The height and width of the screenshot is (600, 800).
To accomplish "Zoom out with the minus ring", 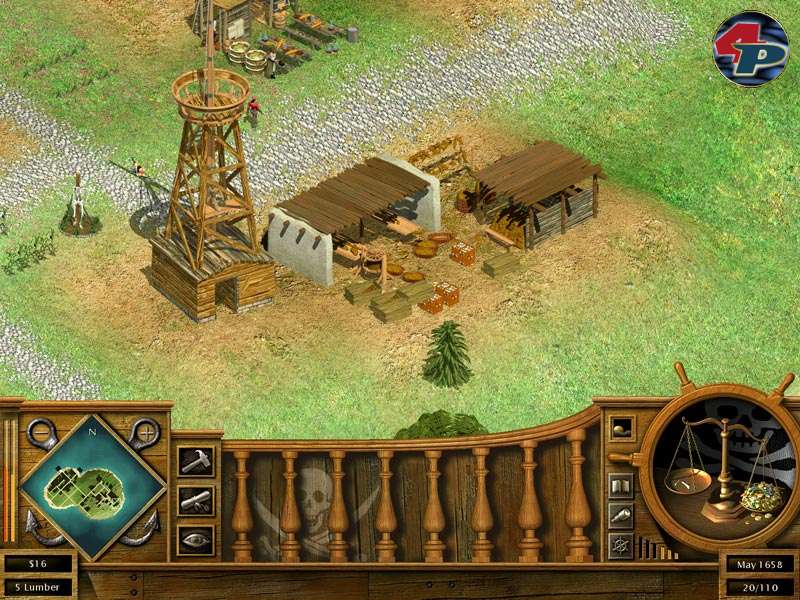I will (42, 433).
